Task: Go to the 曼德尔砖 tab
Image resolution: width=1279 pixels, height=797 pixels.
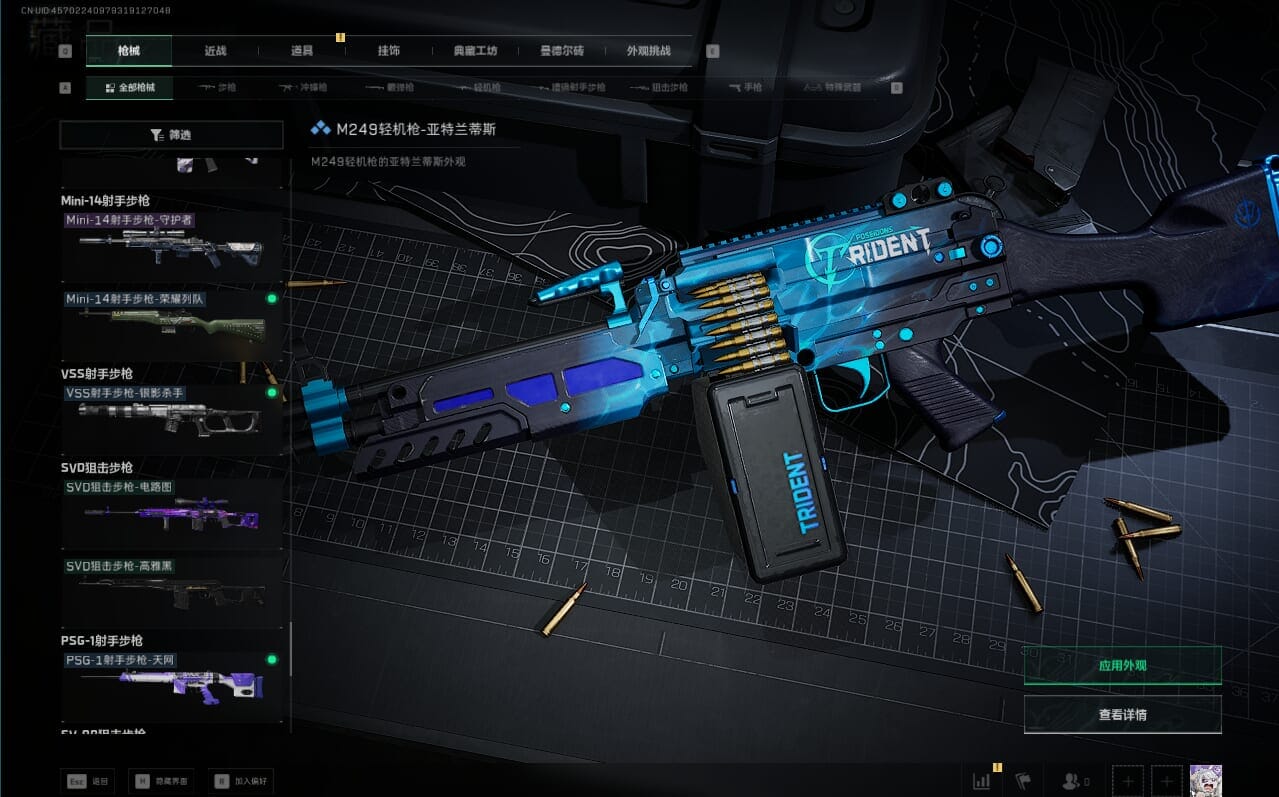Action: (x=562, y=51)
